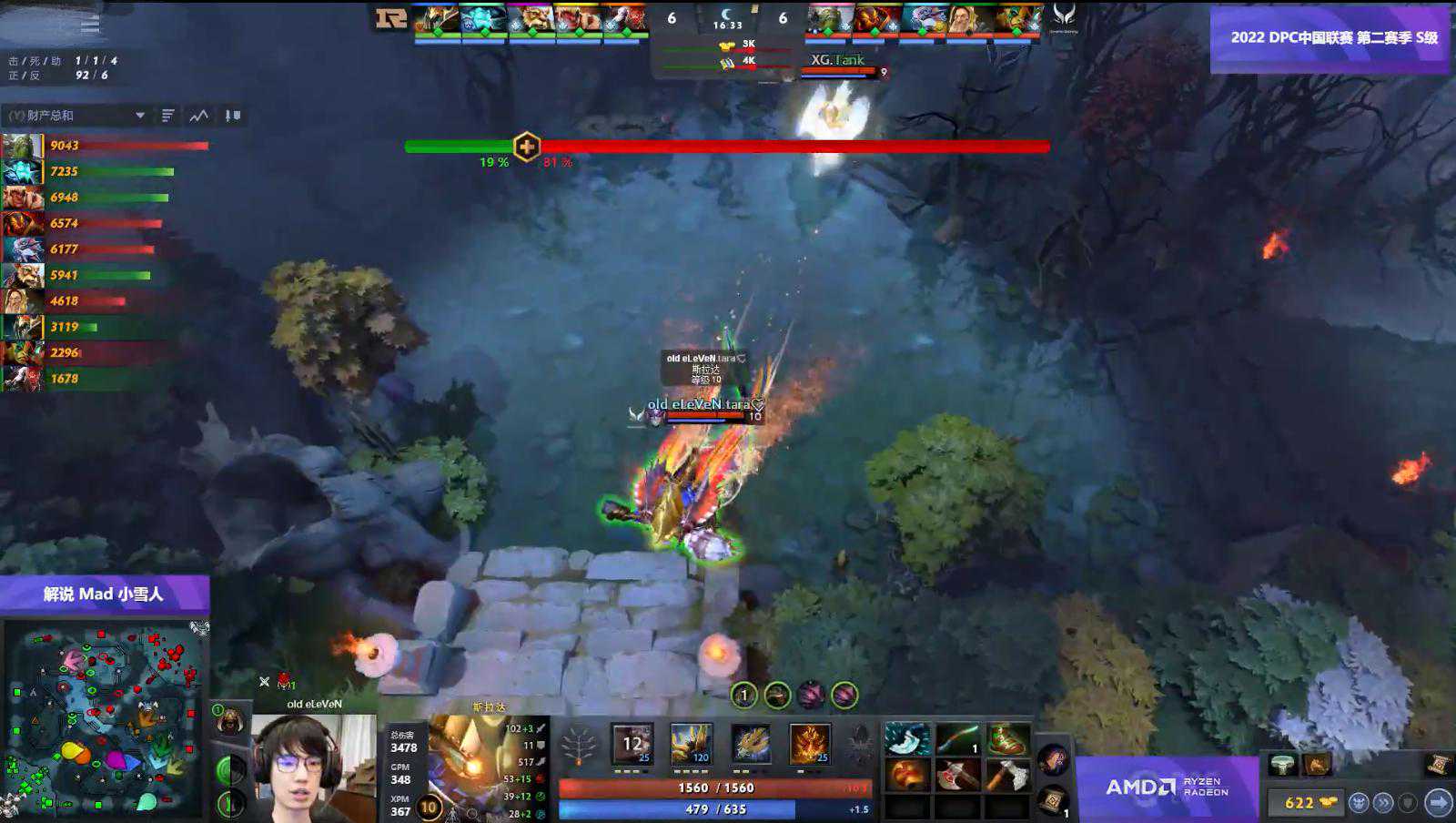Click the large arrow button at bottom-right

pos(1439,802)
